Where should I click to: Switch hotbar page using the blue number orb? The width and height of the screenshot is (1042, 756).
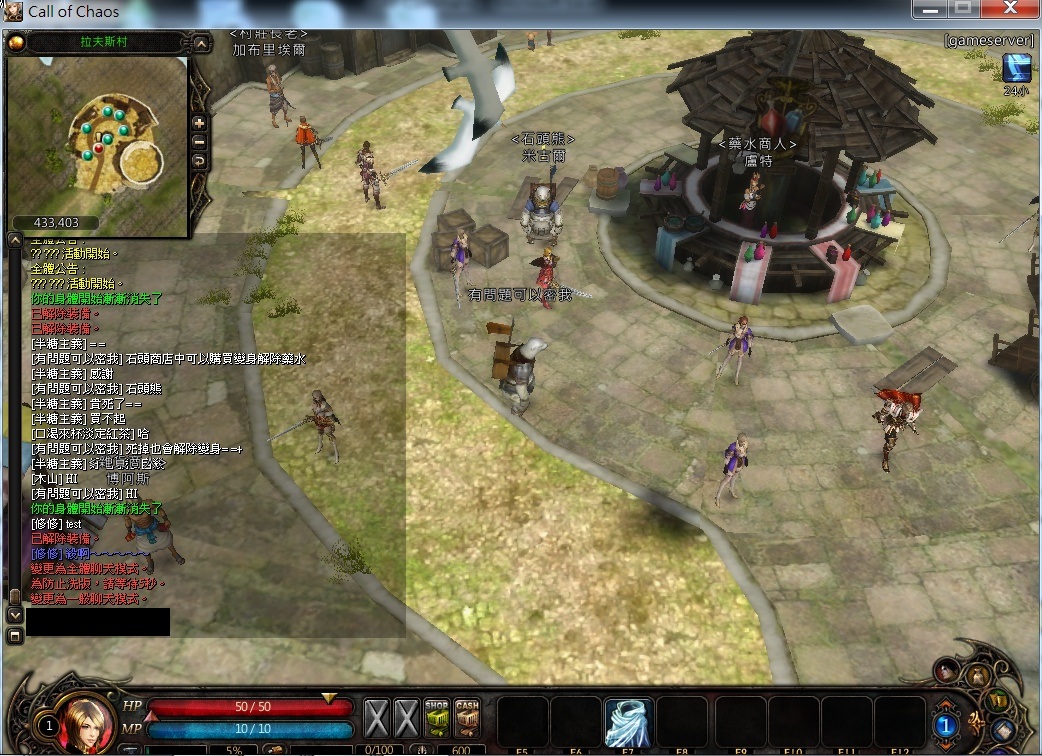(x=946, y=724)
